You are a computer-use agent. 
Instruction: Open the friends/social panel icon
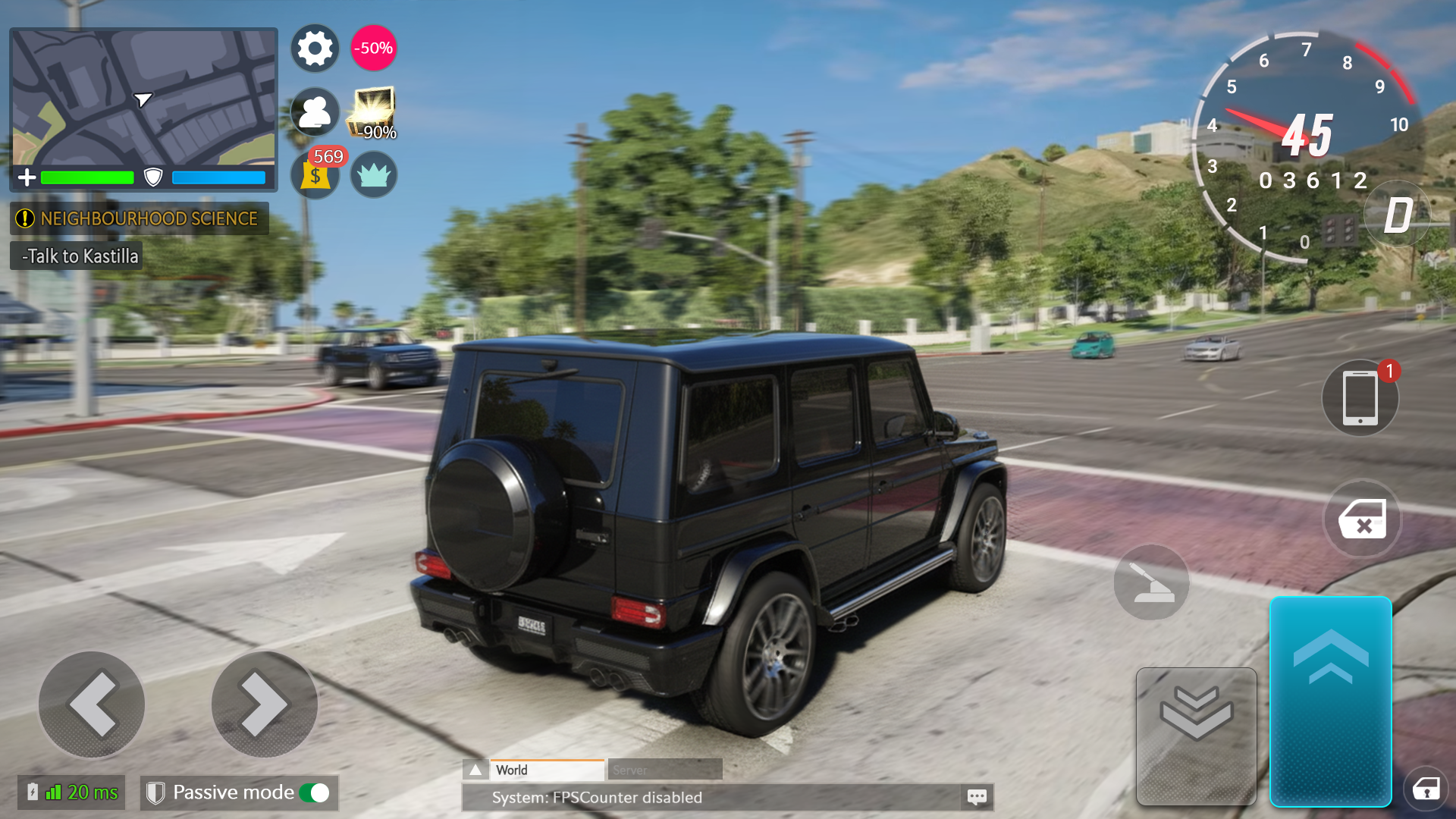[315, 112]
